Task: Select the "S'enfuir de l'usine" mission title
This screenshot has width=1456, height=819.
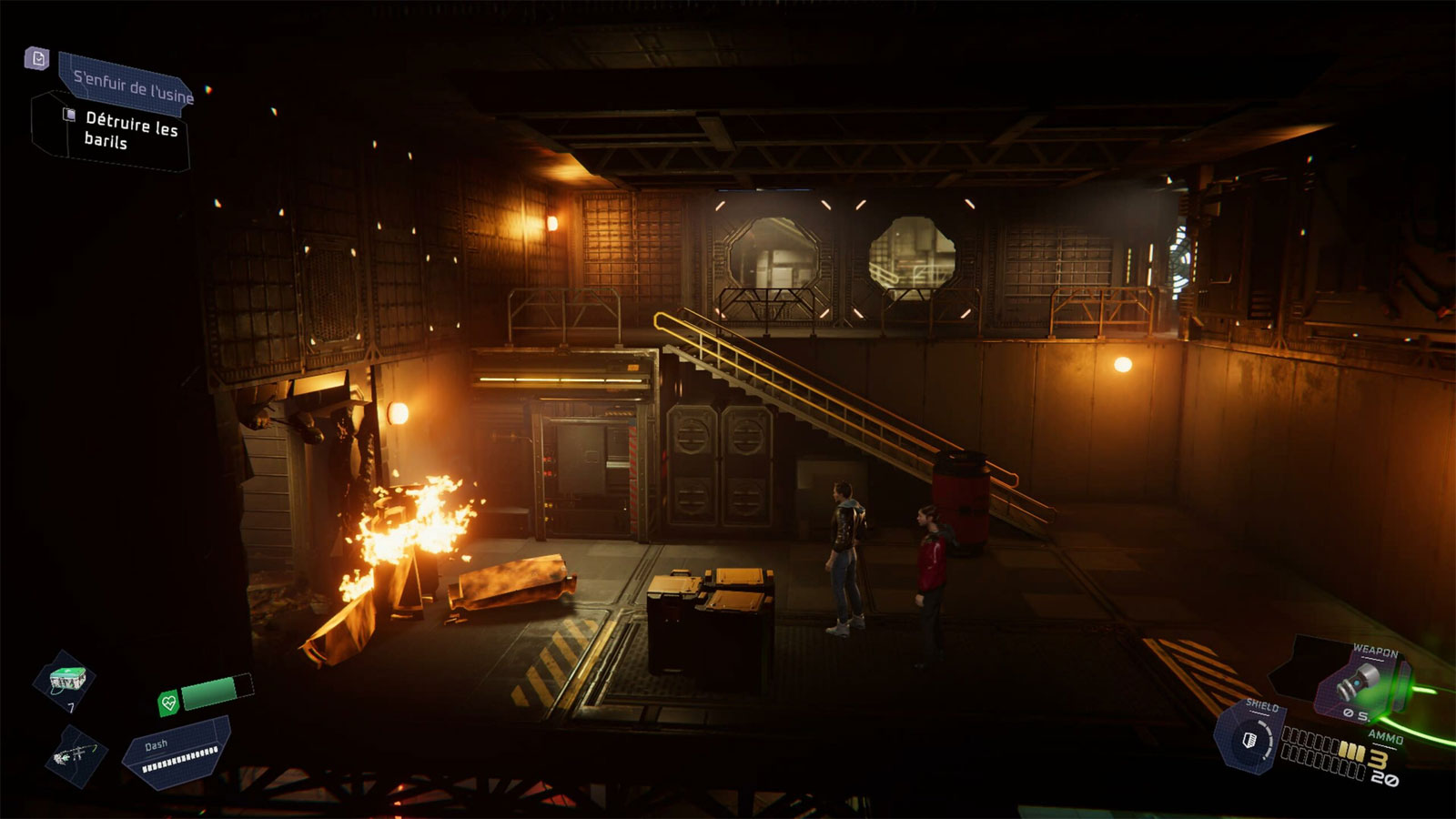Action: [130, 86]
